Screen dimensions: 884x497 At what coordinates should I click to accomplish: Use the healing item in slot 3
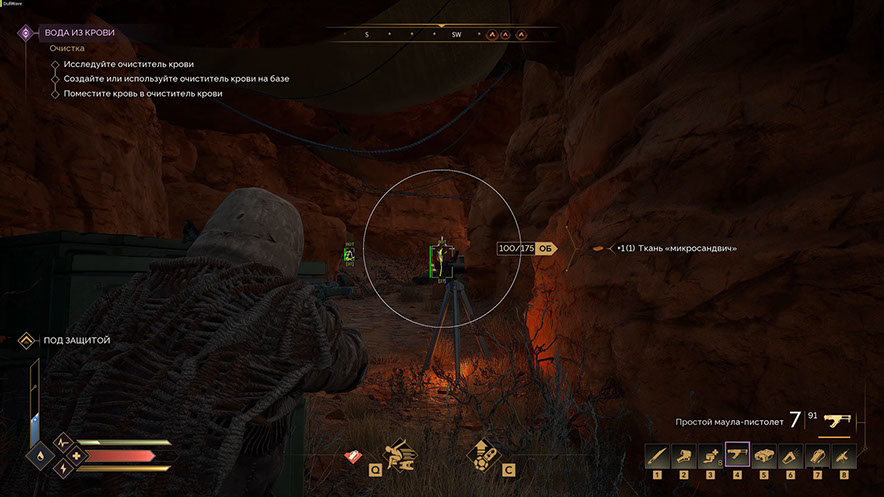point(710,456)
